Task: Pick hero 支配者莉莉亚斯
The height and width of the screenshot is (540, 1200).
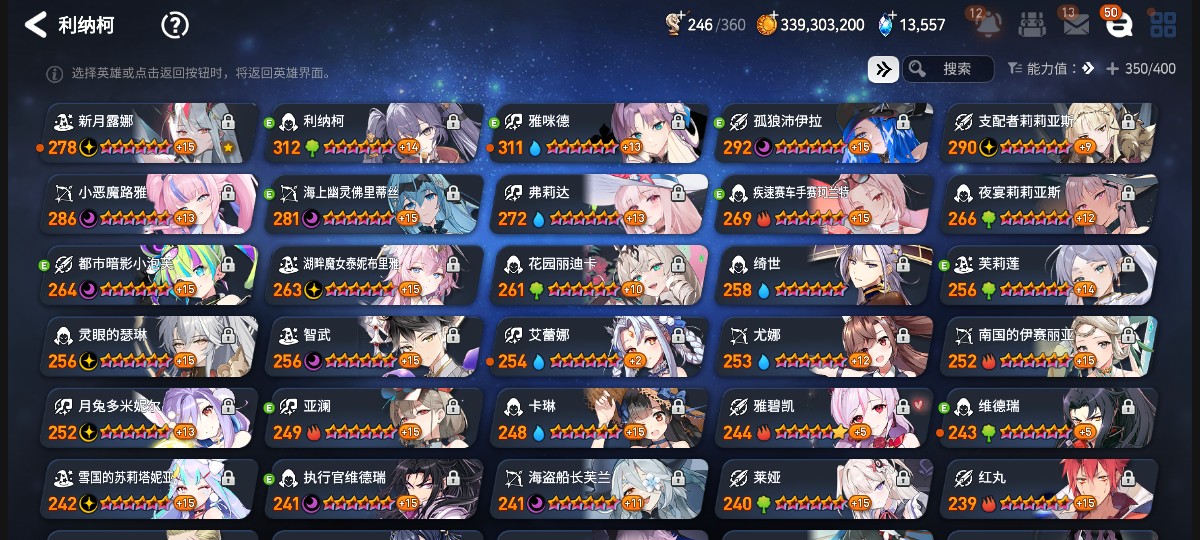Action: click(1050, 134)
